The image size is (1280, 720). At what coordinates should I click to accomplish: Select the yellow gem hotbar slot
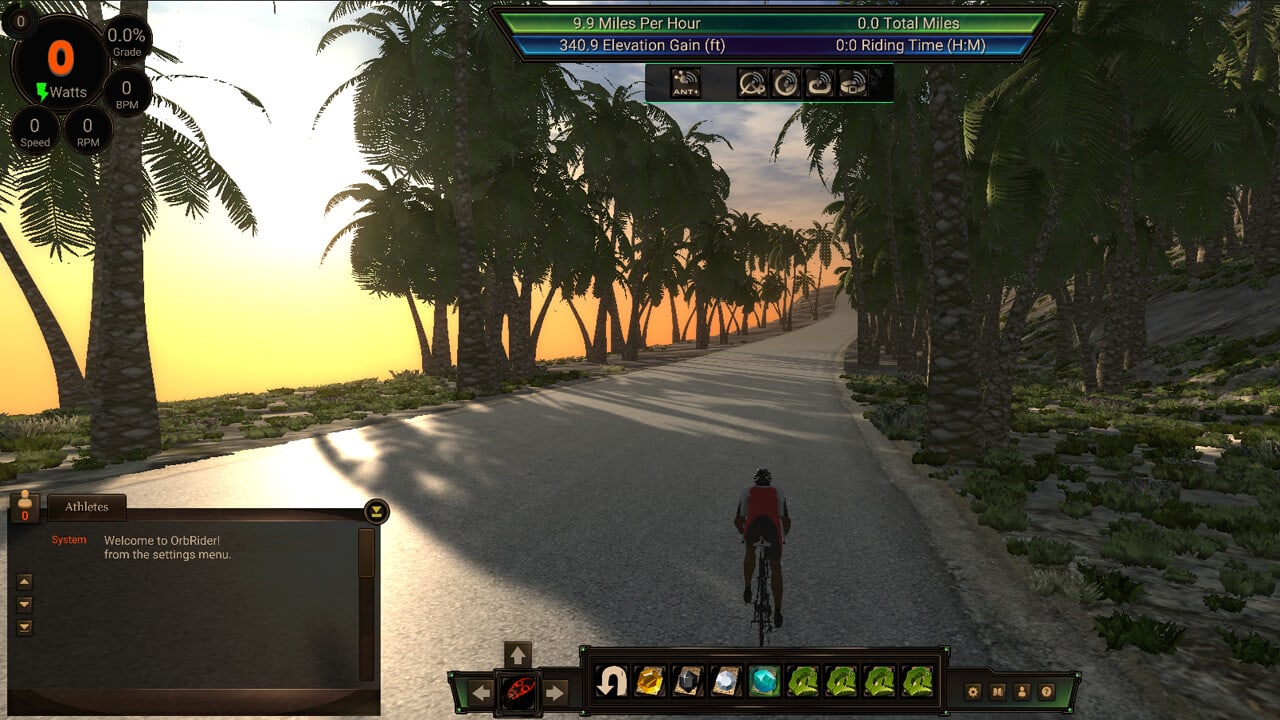649,682
